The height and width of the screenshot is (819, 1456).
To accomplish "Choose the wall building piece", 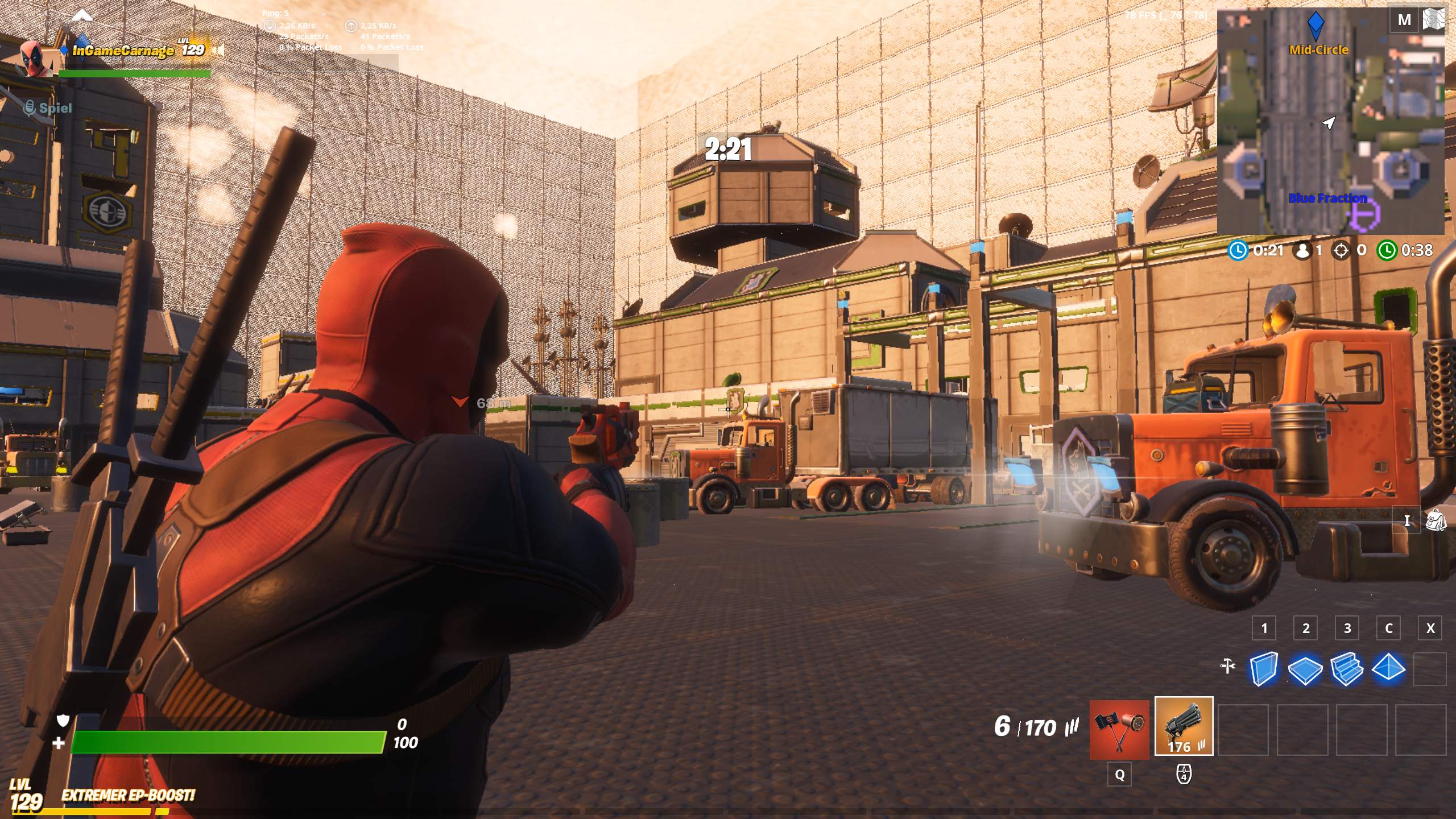I will (1263, 668).
